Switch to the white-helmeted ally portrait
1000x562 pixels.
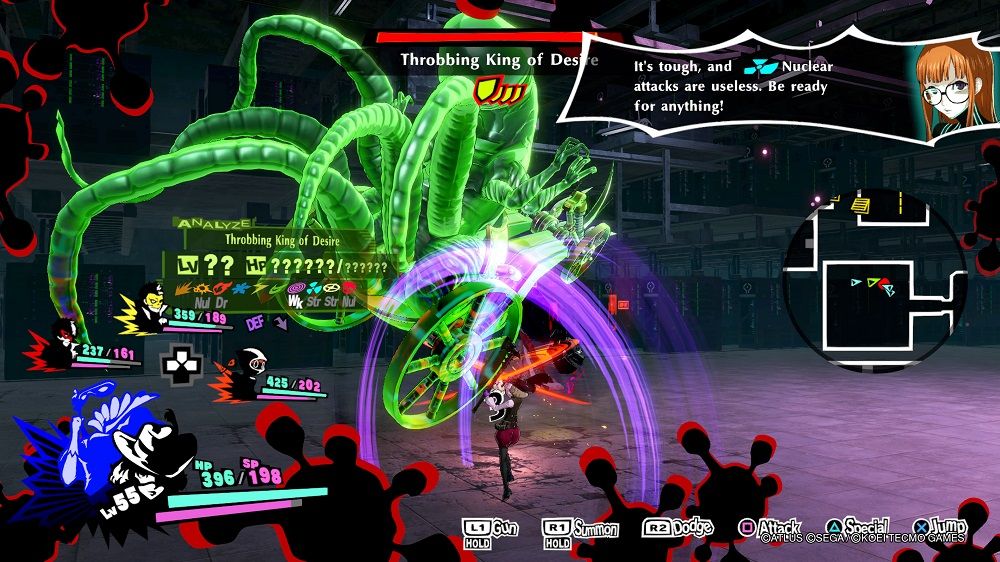246,372
